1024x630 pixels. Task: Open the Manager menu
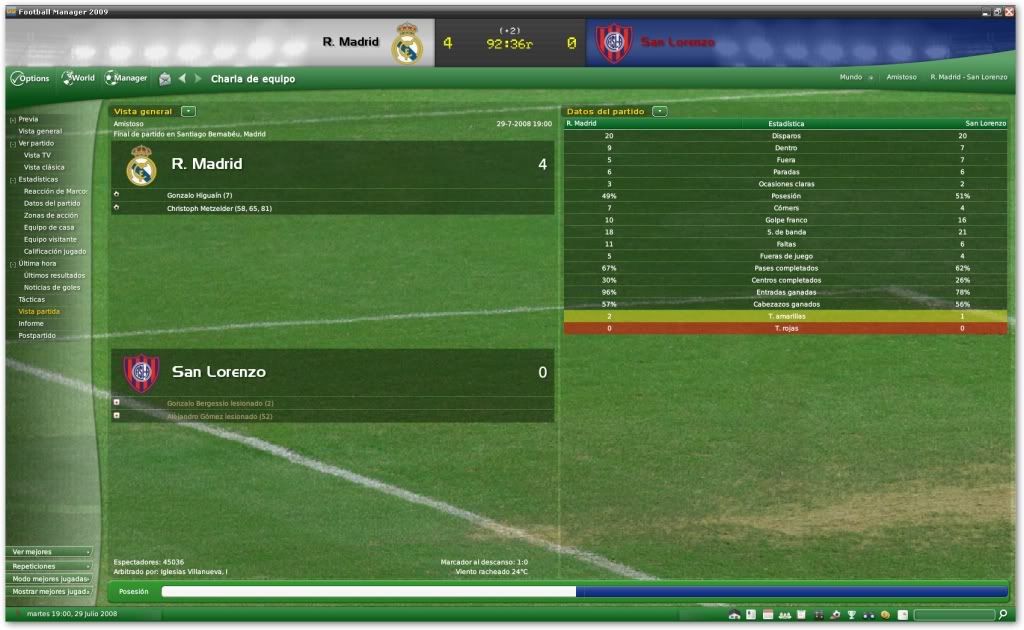(127, 78)
